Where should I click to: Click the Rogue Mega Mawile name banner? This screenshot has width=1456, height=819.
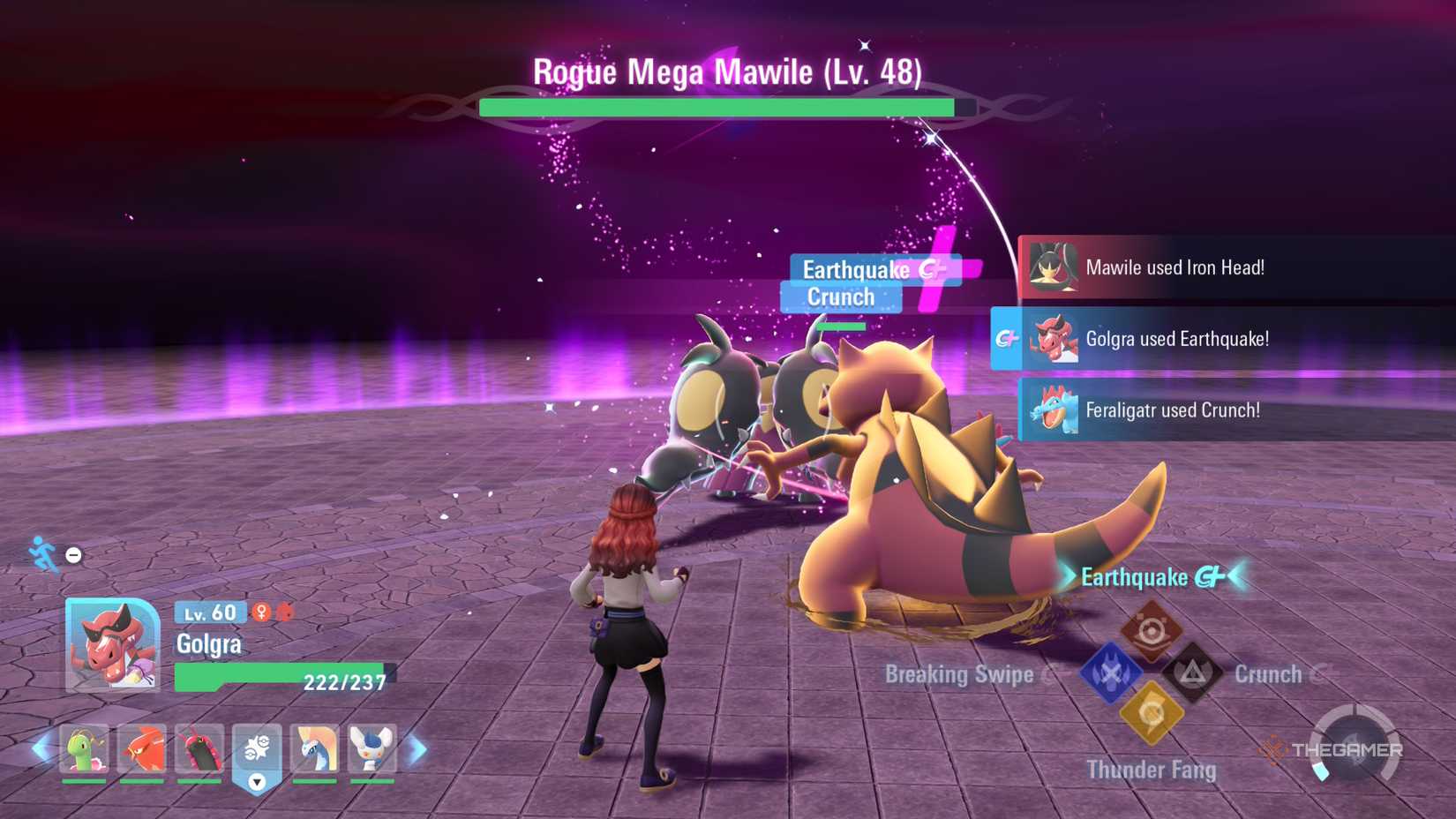(726, 72)
